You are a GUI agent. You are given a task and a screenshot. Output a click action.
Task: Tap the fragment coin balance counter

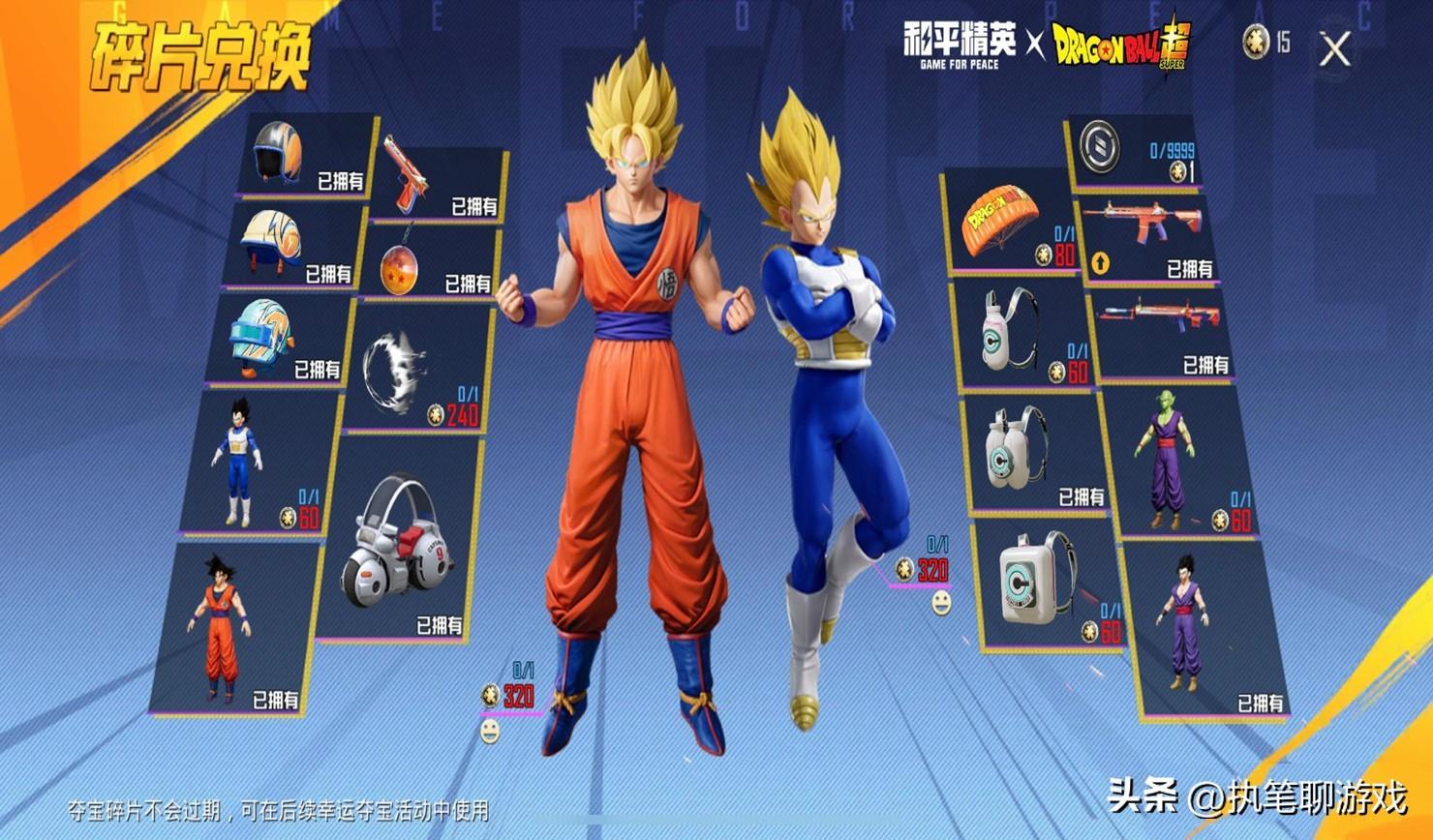(1266, 42)
